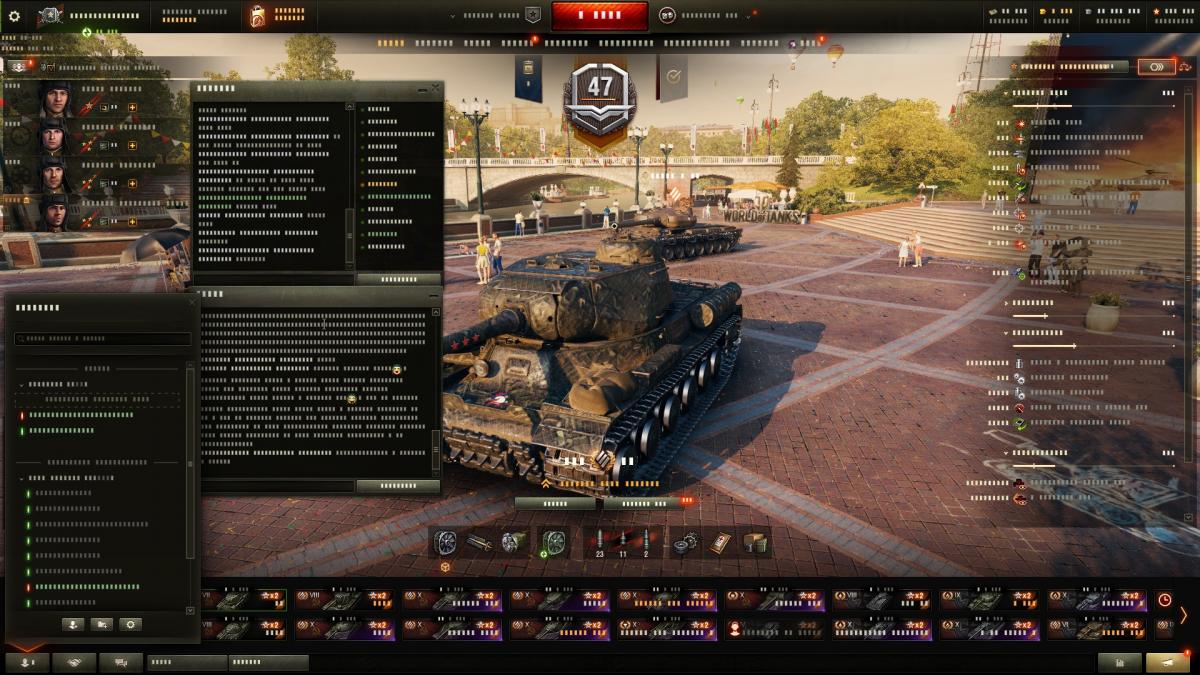Viewport: 1200px width, 675px height.
Task: Open the handshake icon button in bottom bar
Action: (x=74, y=662)
